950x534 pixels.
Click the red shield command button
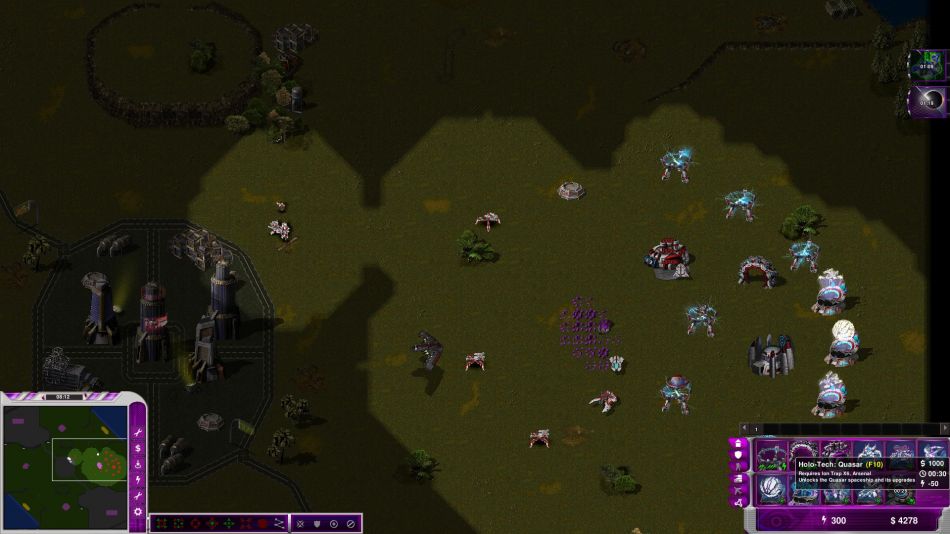(x=262, y=523)
